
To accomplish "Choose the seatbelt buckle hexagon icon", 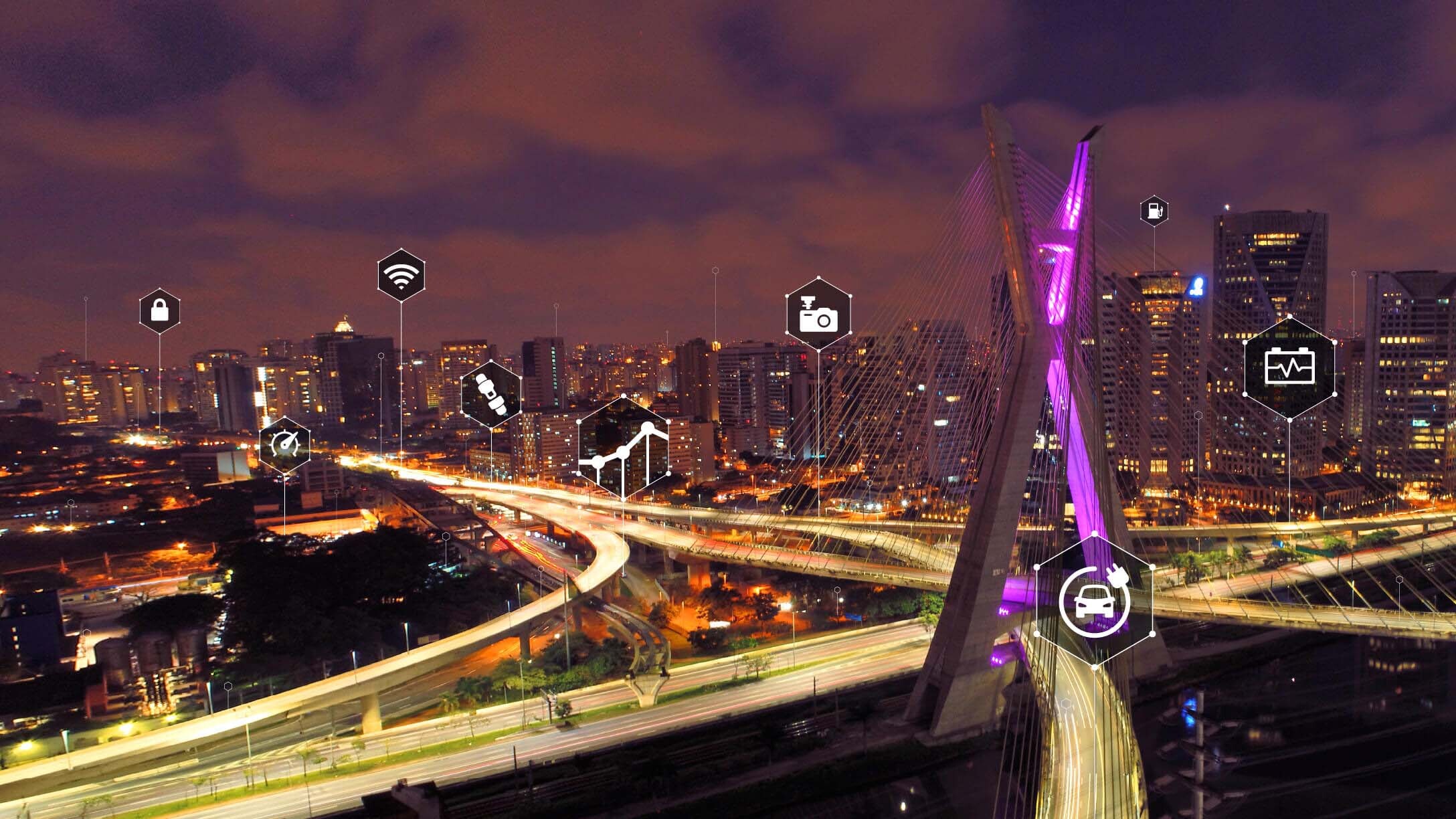I will [491, 393].
